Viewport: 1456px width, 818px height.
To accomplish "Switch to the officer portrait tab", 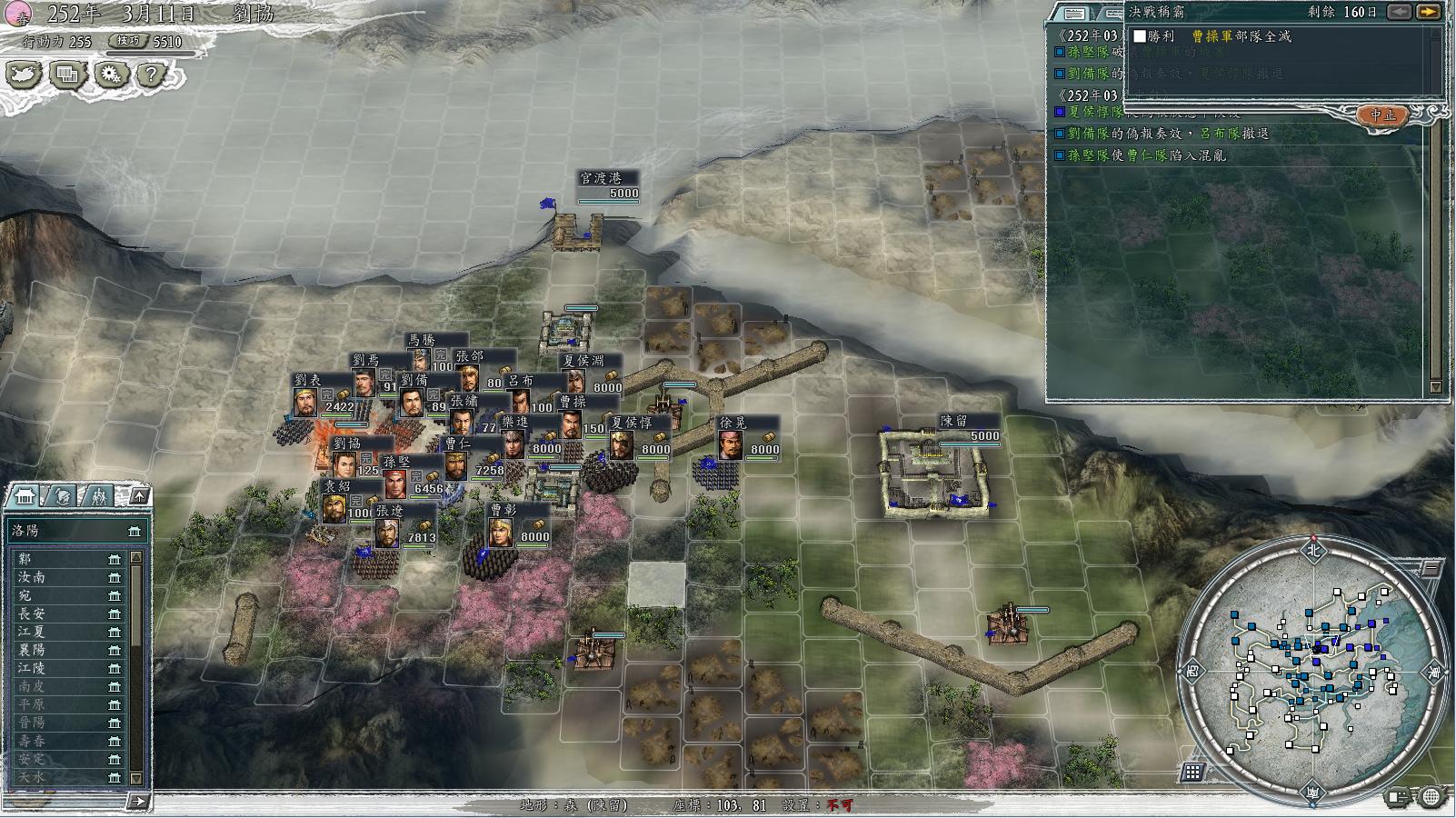I will coord(62,495).
